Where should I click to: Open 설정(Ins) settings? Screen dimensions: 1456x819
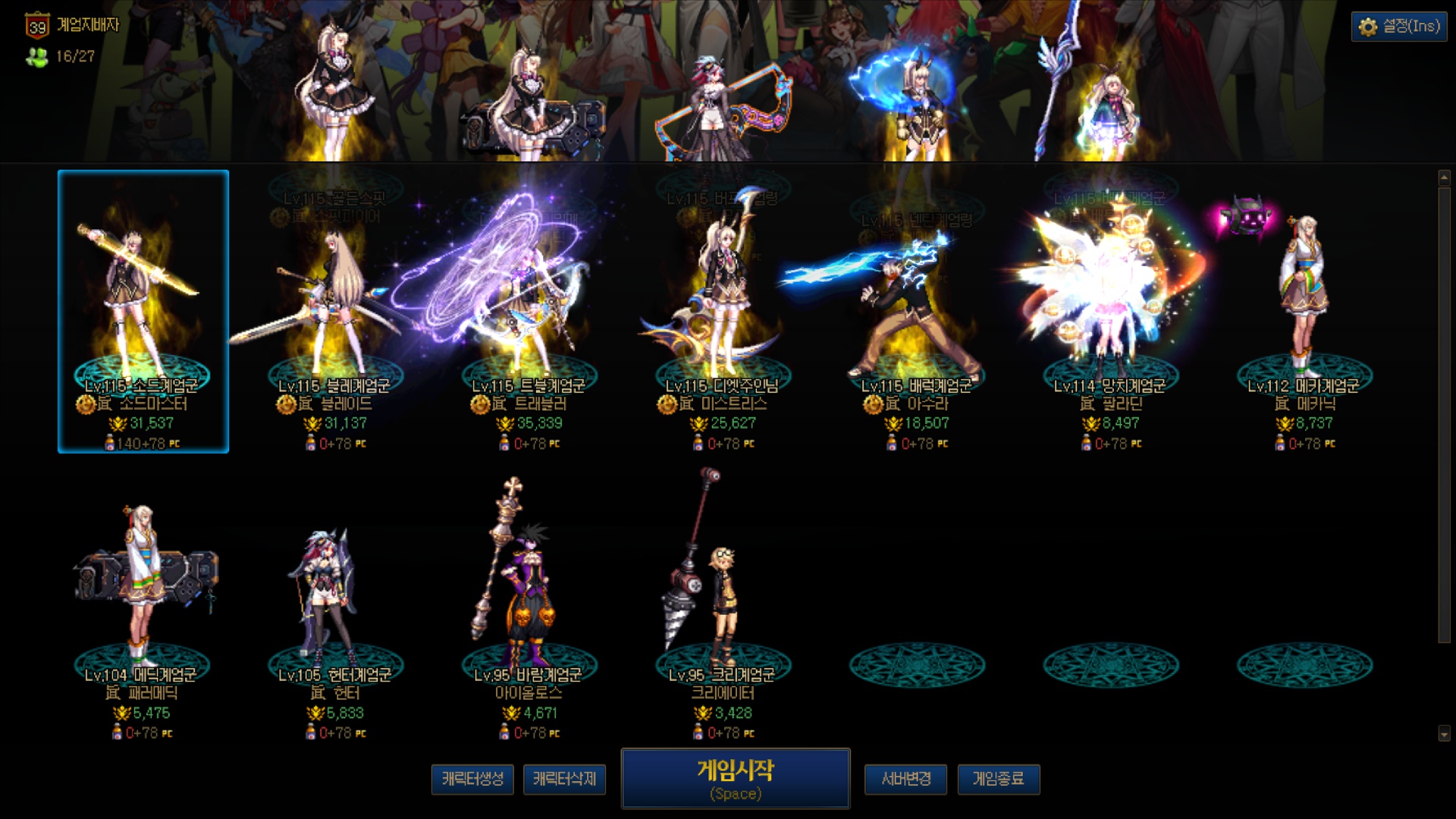1399,27
